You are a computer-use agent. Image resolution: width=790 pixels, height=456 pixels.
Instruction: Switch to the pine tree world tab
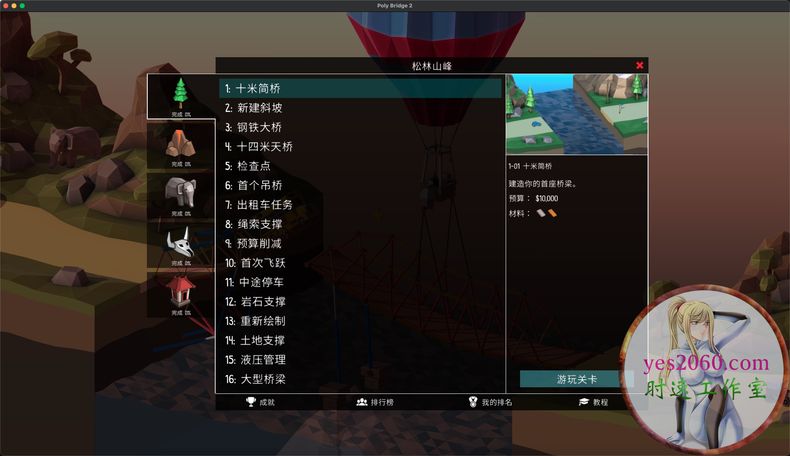[x=181, y=96]
